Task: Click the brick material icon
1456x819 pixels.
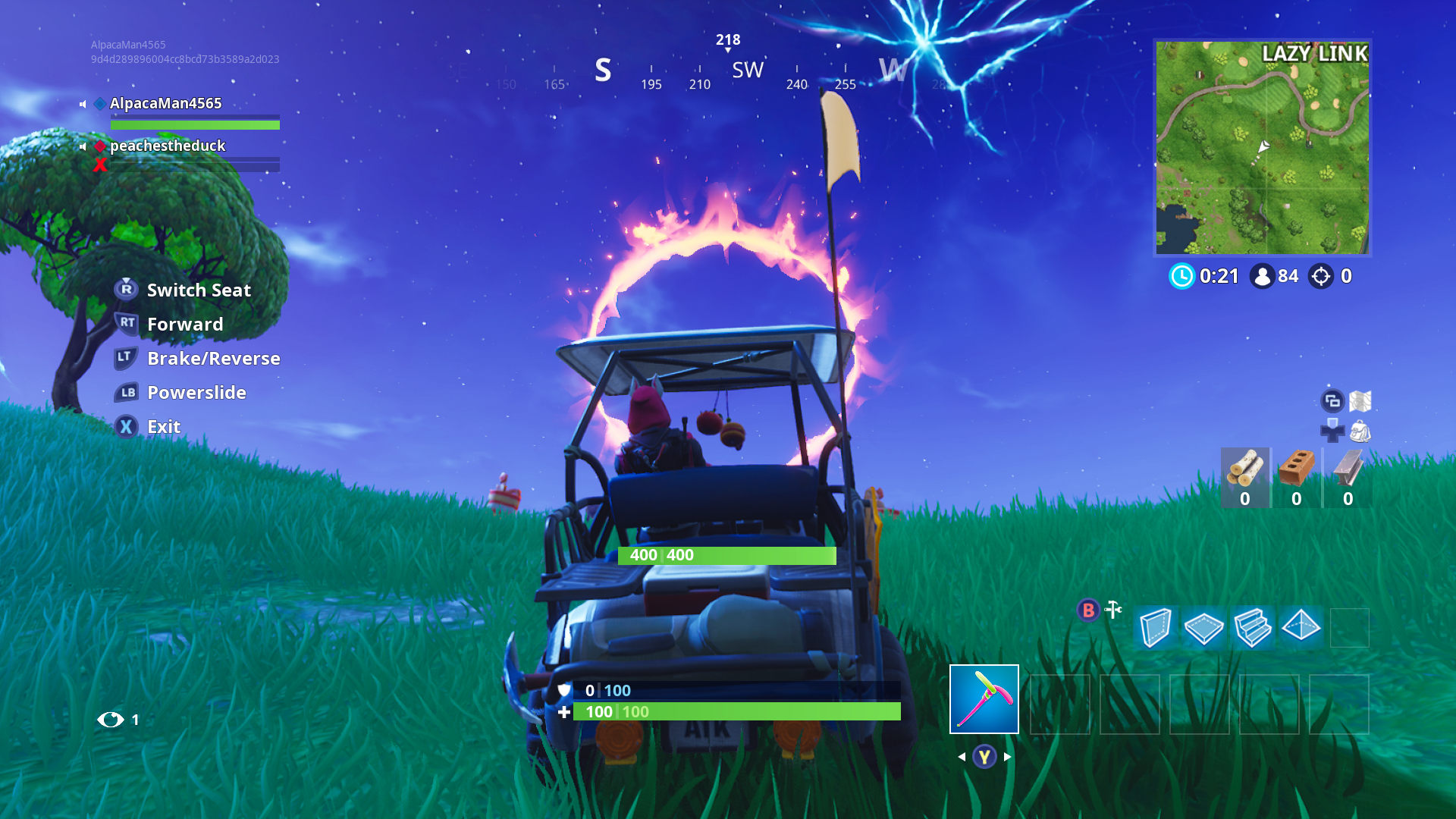Action: (1297, 470)
